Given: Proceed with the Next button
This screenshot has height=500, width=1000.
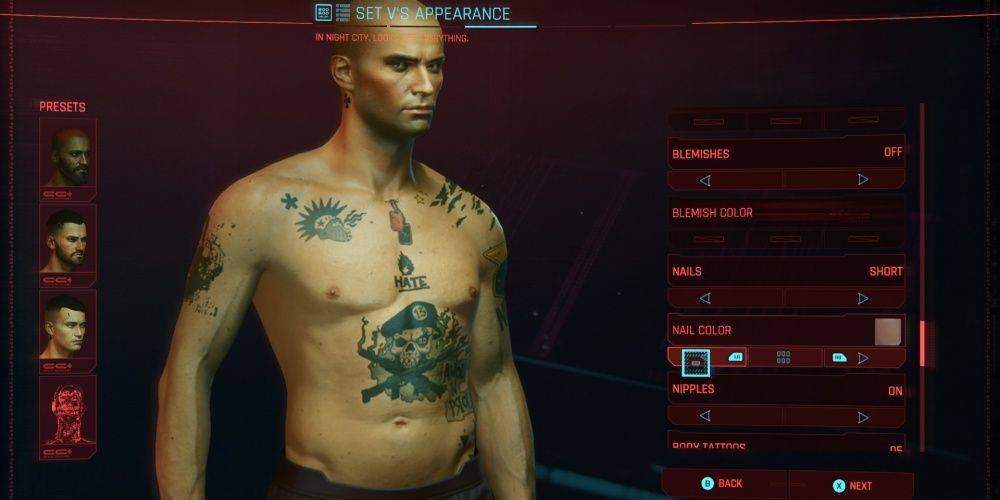Looking at the screenshot, I should pyautogui.click(x=852, y=485).
